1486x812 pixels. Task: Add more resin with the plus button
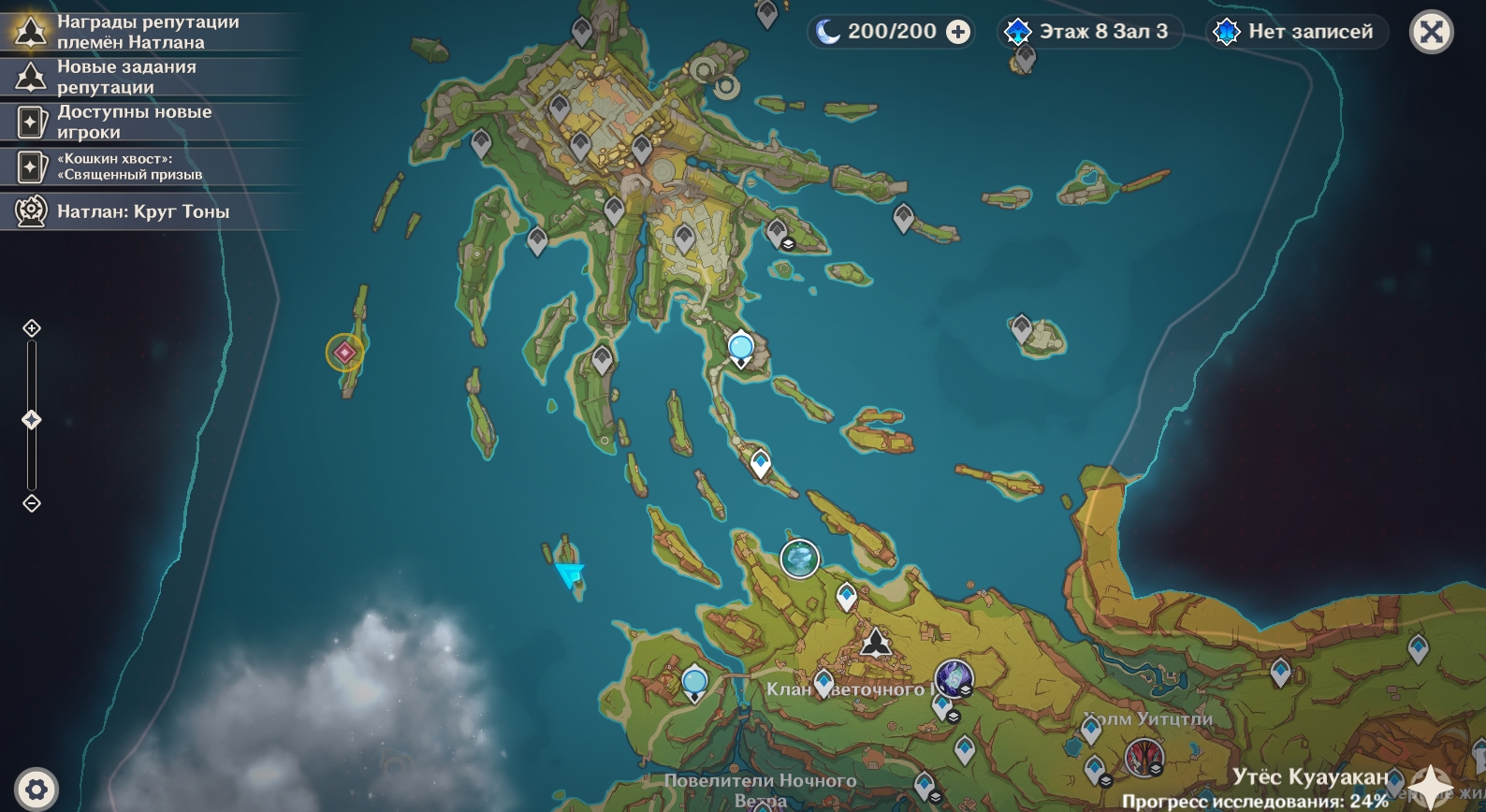tap(958, 32)
